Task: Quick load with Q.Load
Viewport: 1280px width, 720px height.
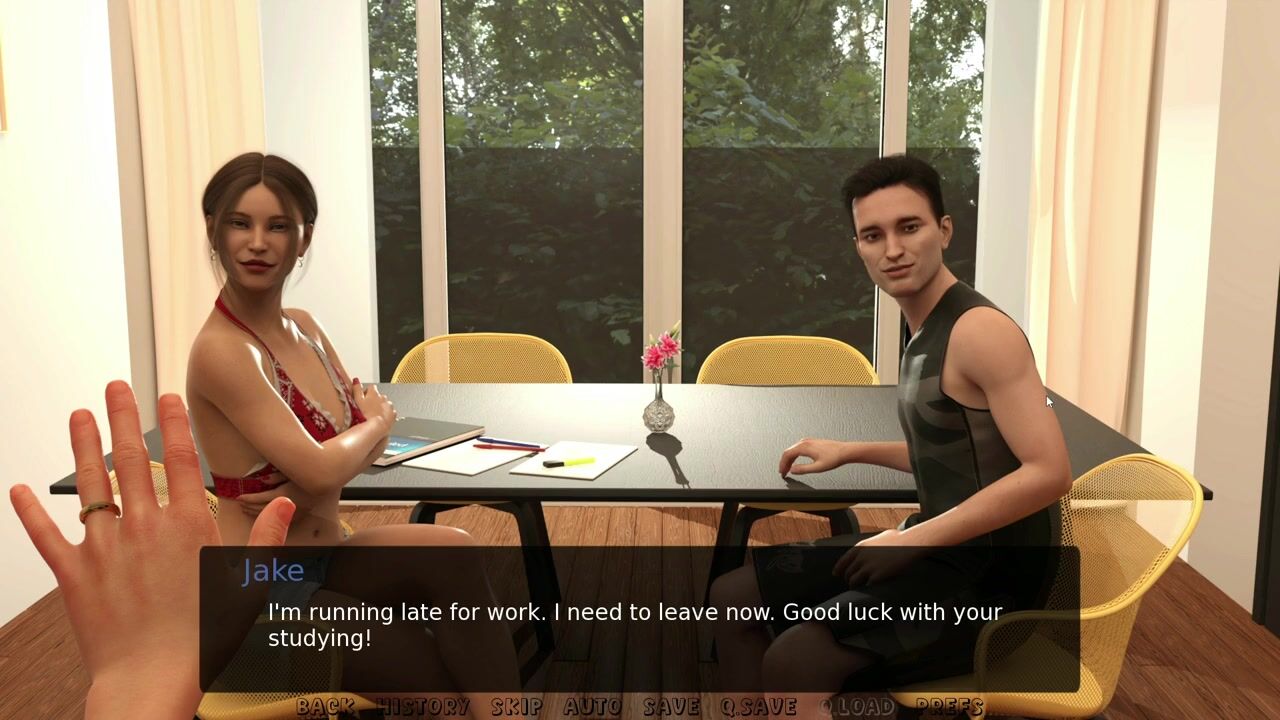Action: (x=857, y=706)
